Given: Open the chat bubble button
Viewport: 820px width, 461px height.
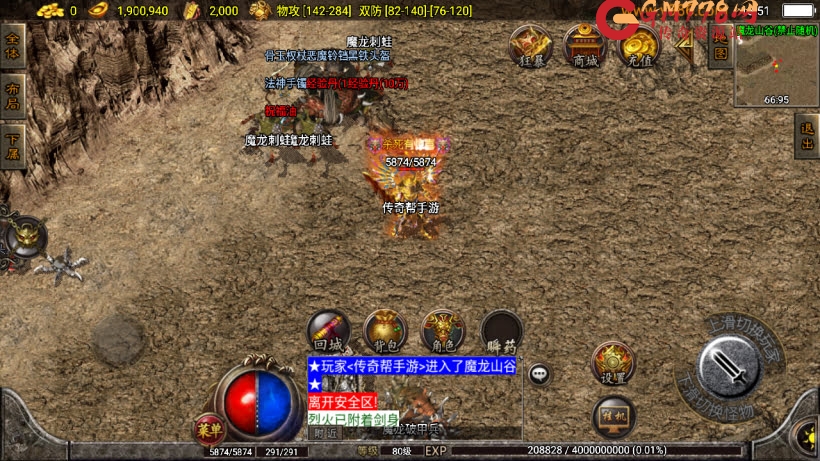Looking at the screenshot, I should (x=540, y=374).
